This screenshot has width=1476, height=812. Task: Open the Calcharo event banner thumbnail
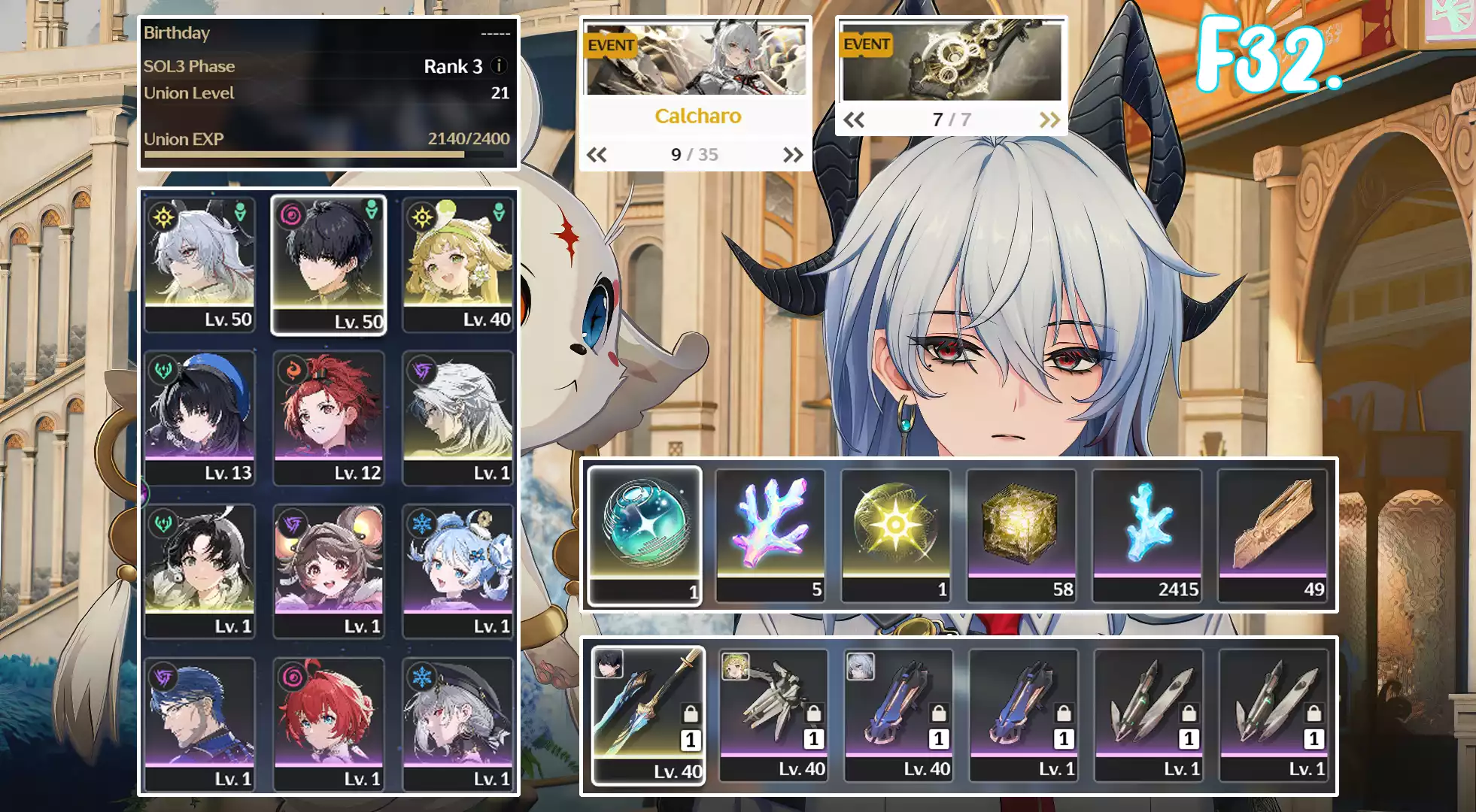tap(696, 59)
